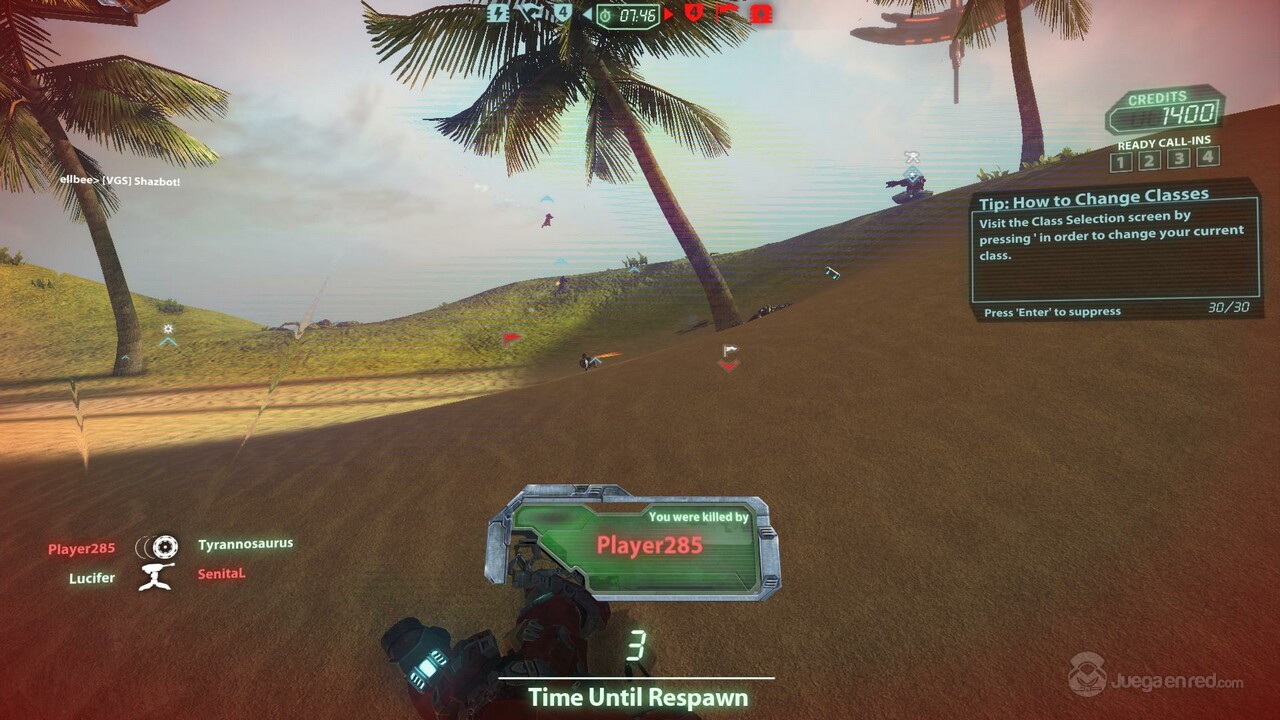Image resolution: width=1280 pixels, height=720 pixels.
Task: Select call-in slot number 2
Action: 1149,160
